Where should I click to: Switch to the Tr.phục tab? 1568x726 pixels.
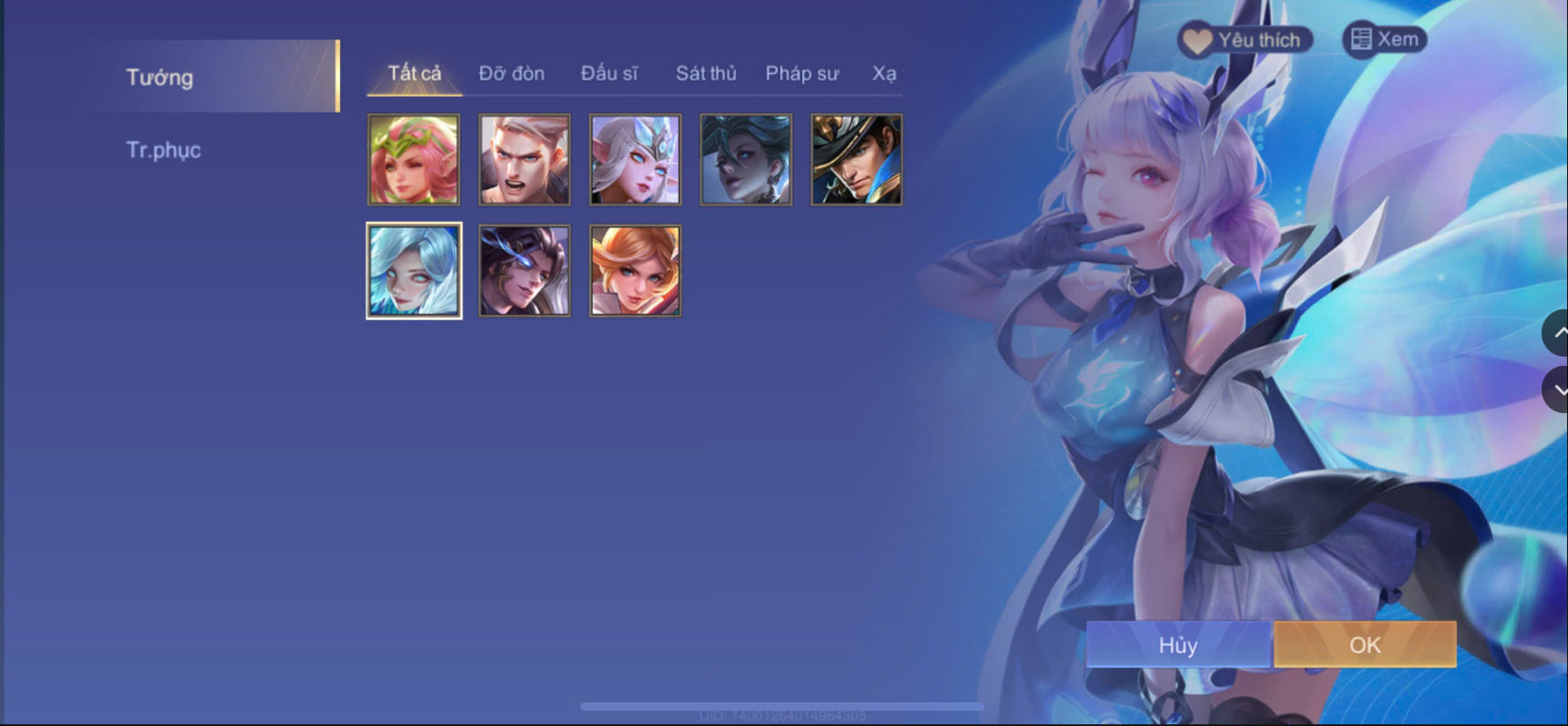(x=164, y=150)
